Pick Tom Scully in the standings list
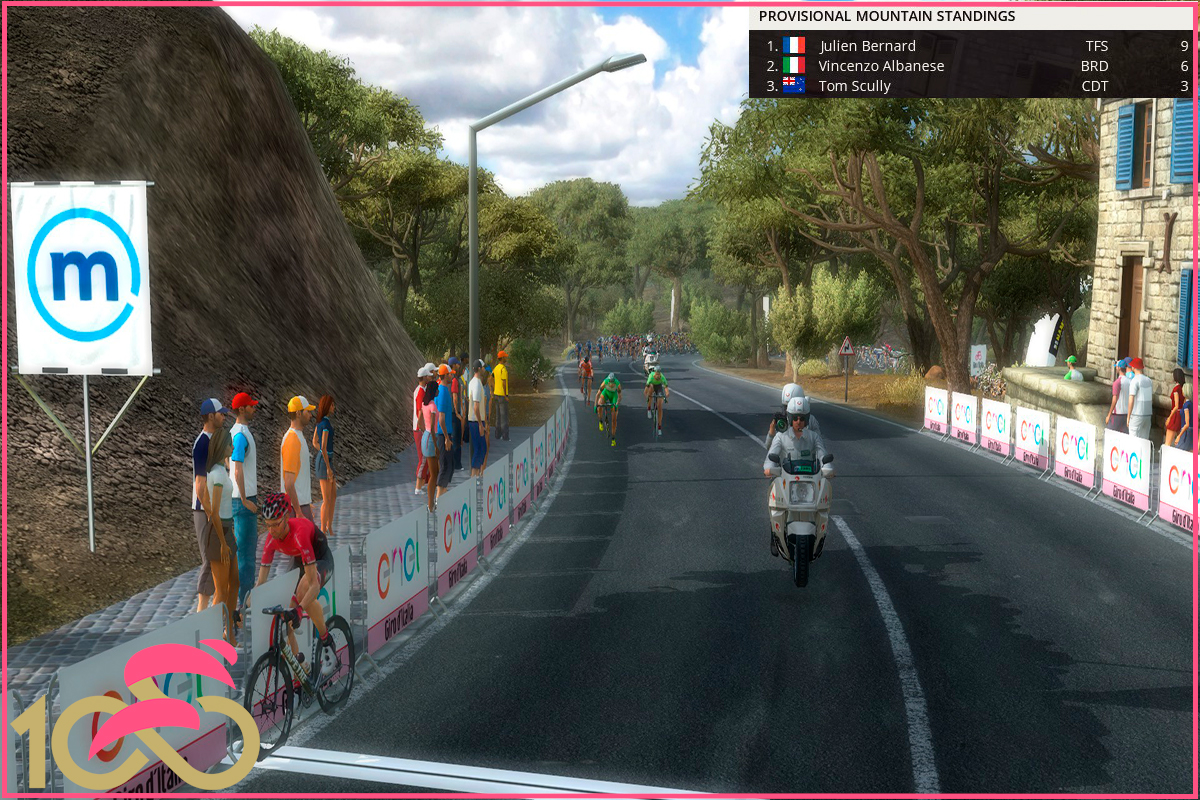 coord(854,86)
